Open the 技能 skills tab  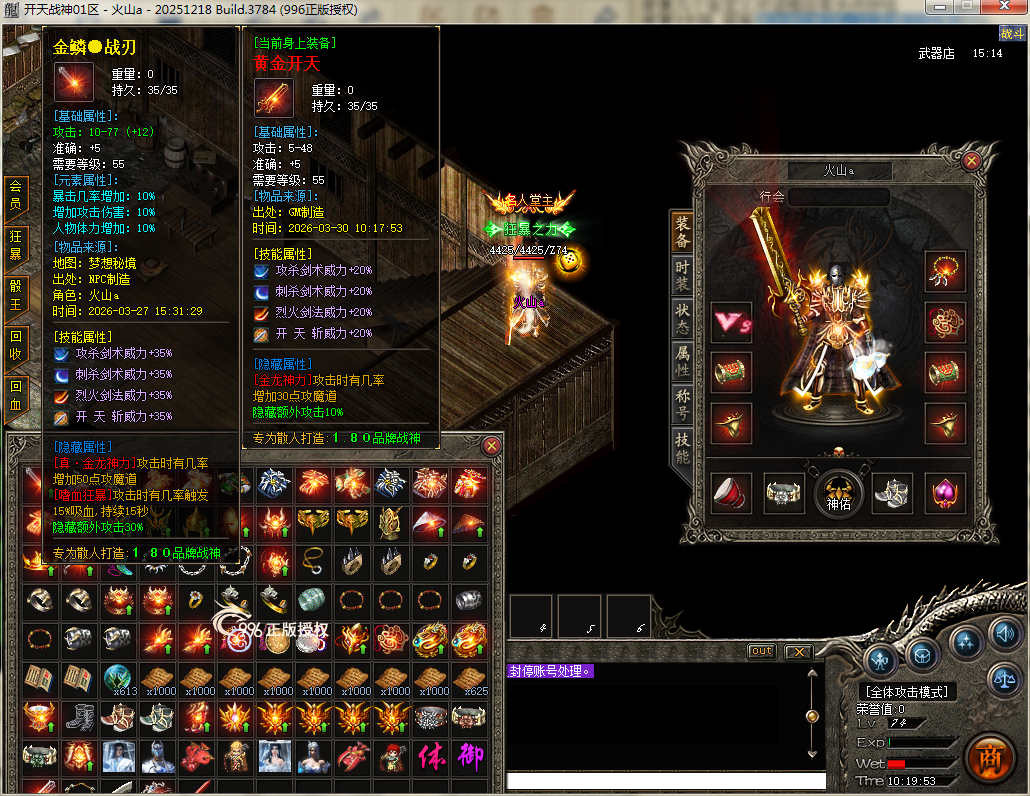[682, 446]
